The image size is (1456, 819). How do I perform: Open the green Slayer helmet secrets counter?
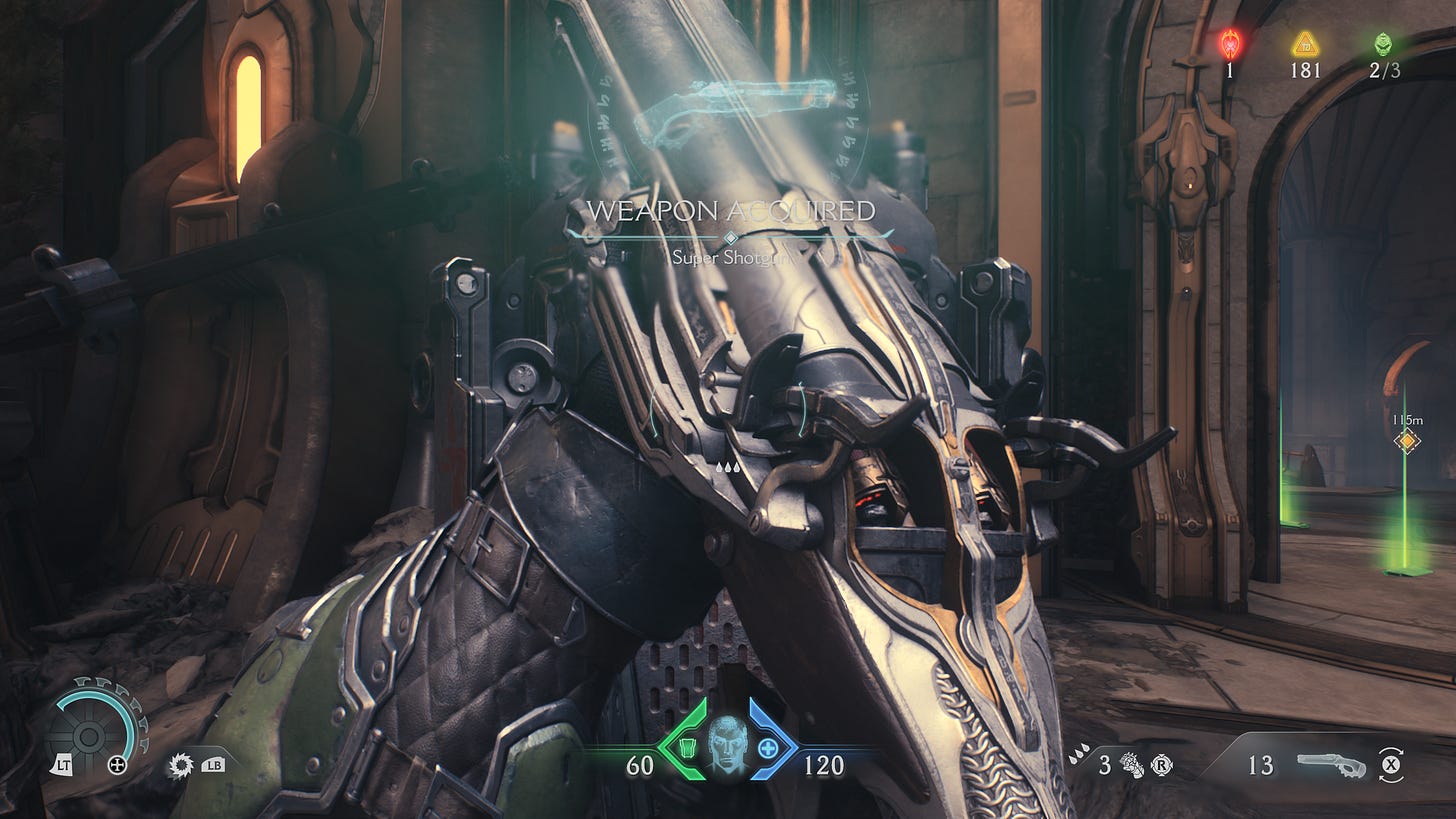point(1384,44)
